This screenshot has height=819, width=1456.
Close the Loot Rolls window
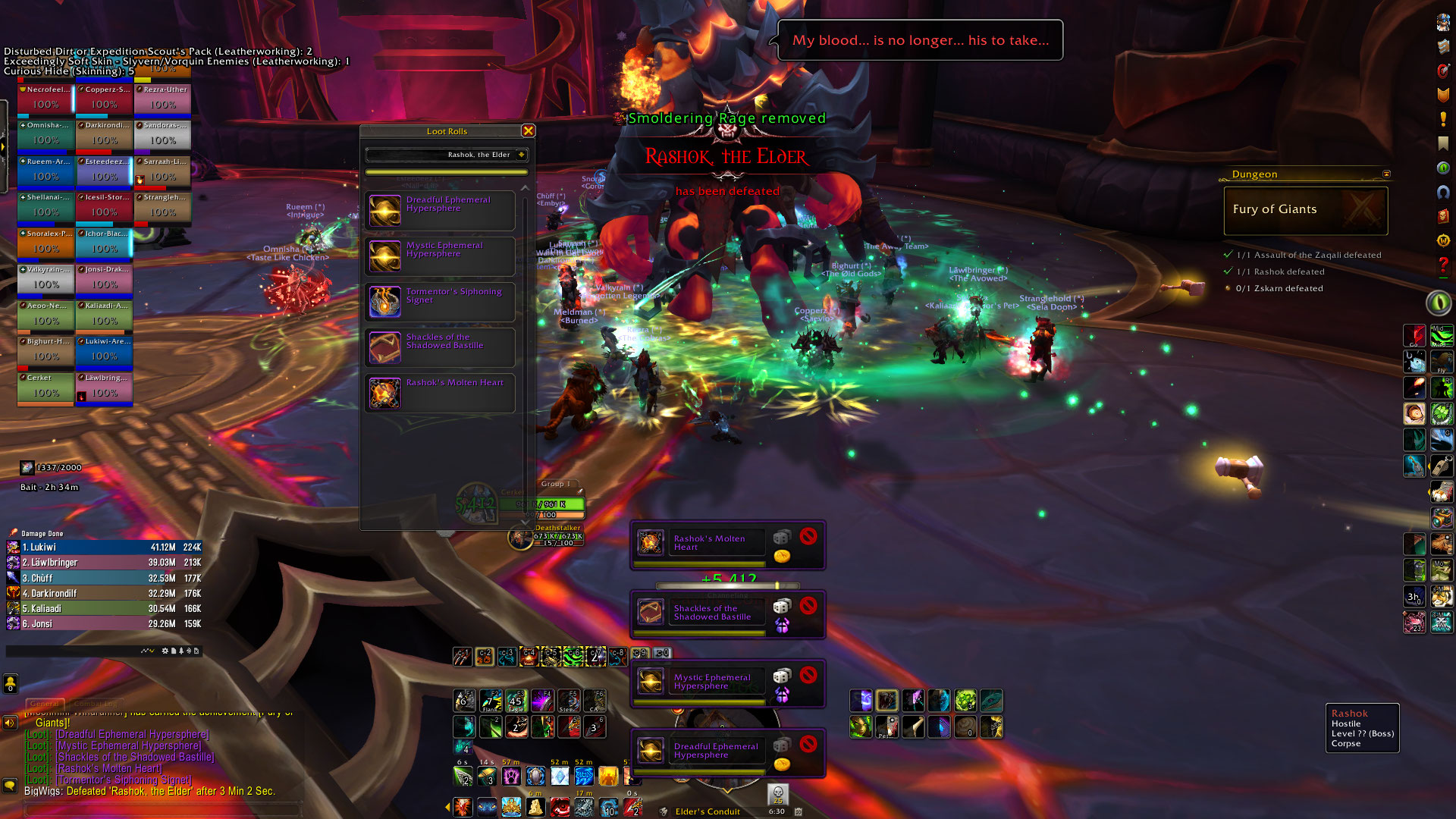[x=529, y=131]
